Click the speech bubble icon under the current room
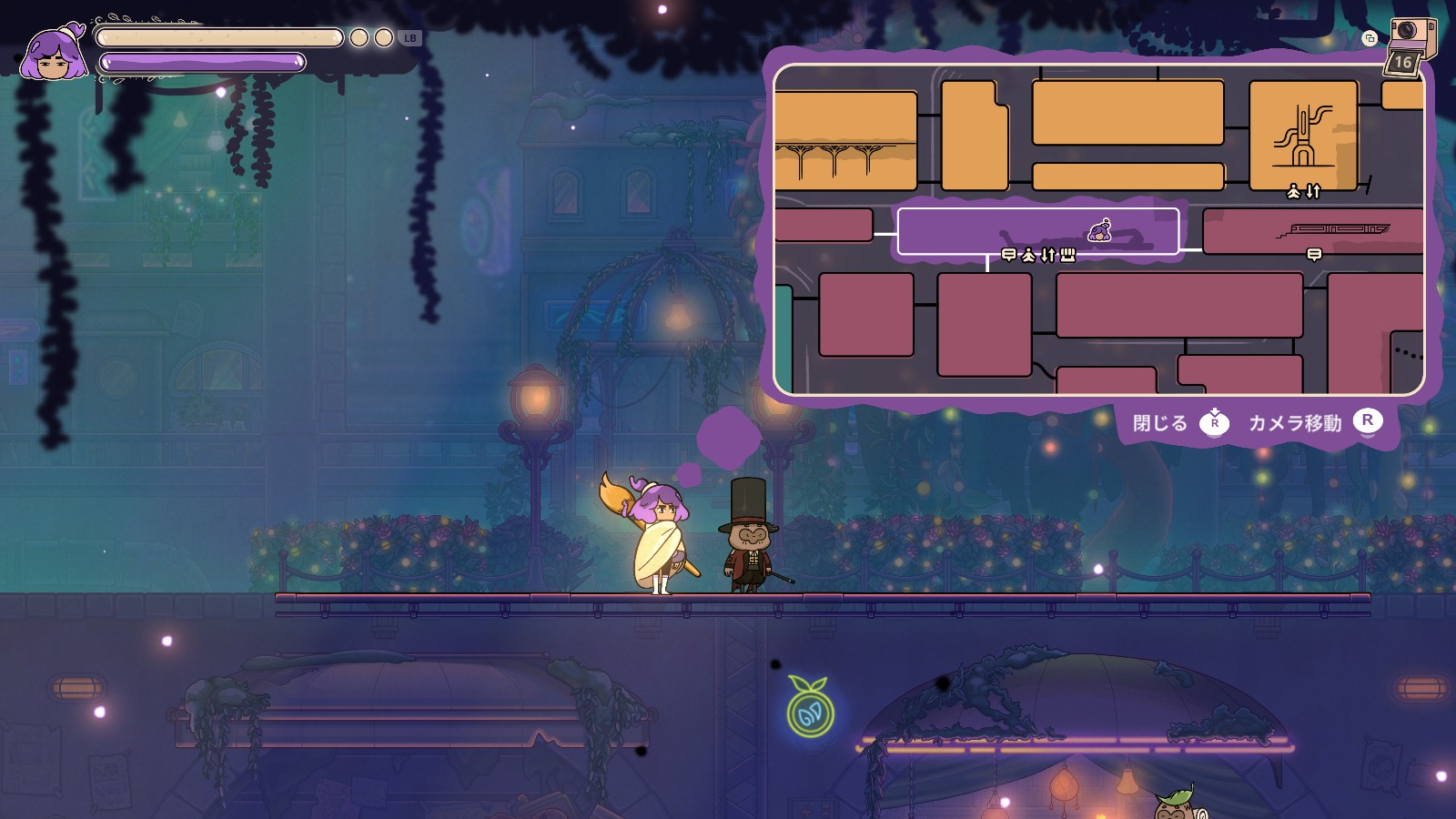The image size is (1456, 819). point(1008,255)
